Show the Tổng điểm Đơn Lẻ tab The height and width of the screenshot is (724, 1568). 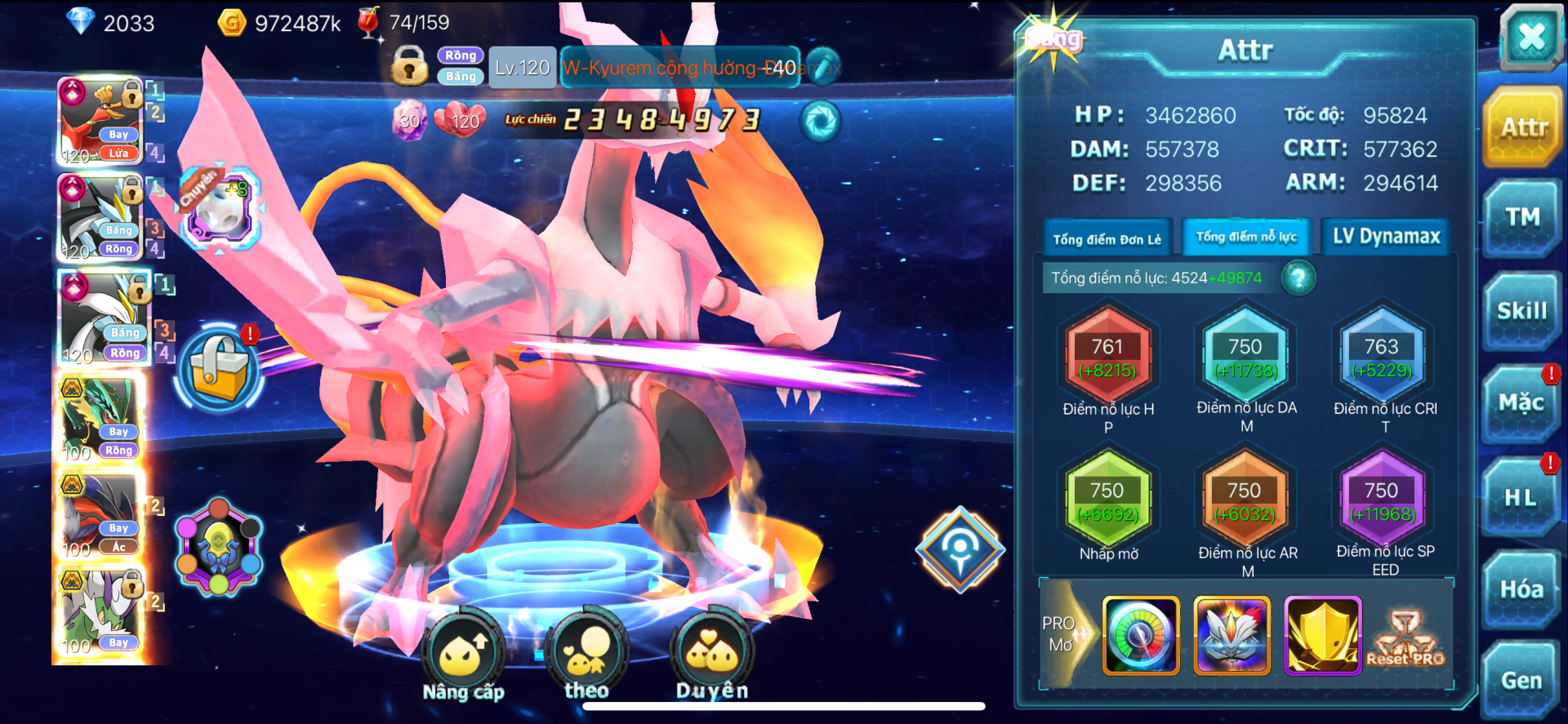[1107, 238]
